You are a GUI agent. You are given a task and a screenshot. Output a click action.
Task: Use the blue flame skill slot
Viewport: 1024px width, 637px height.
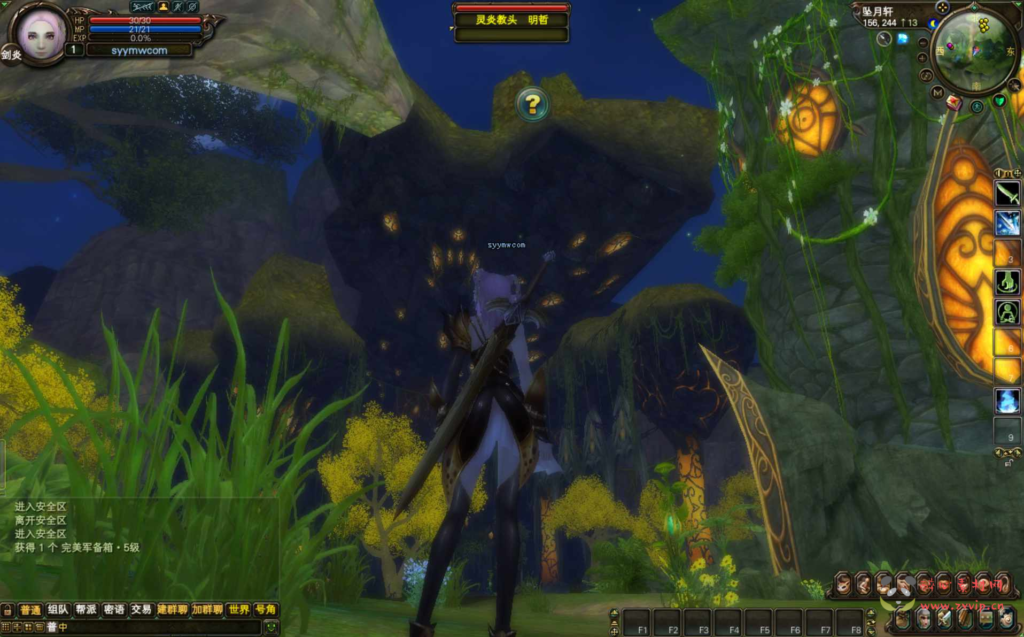[x=1007, y=401]
